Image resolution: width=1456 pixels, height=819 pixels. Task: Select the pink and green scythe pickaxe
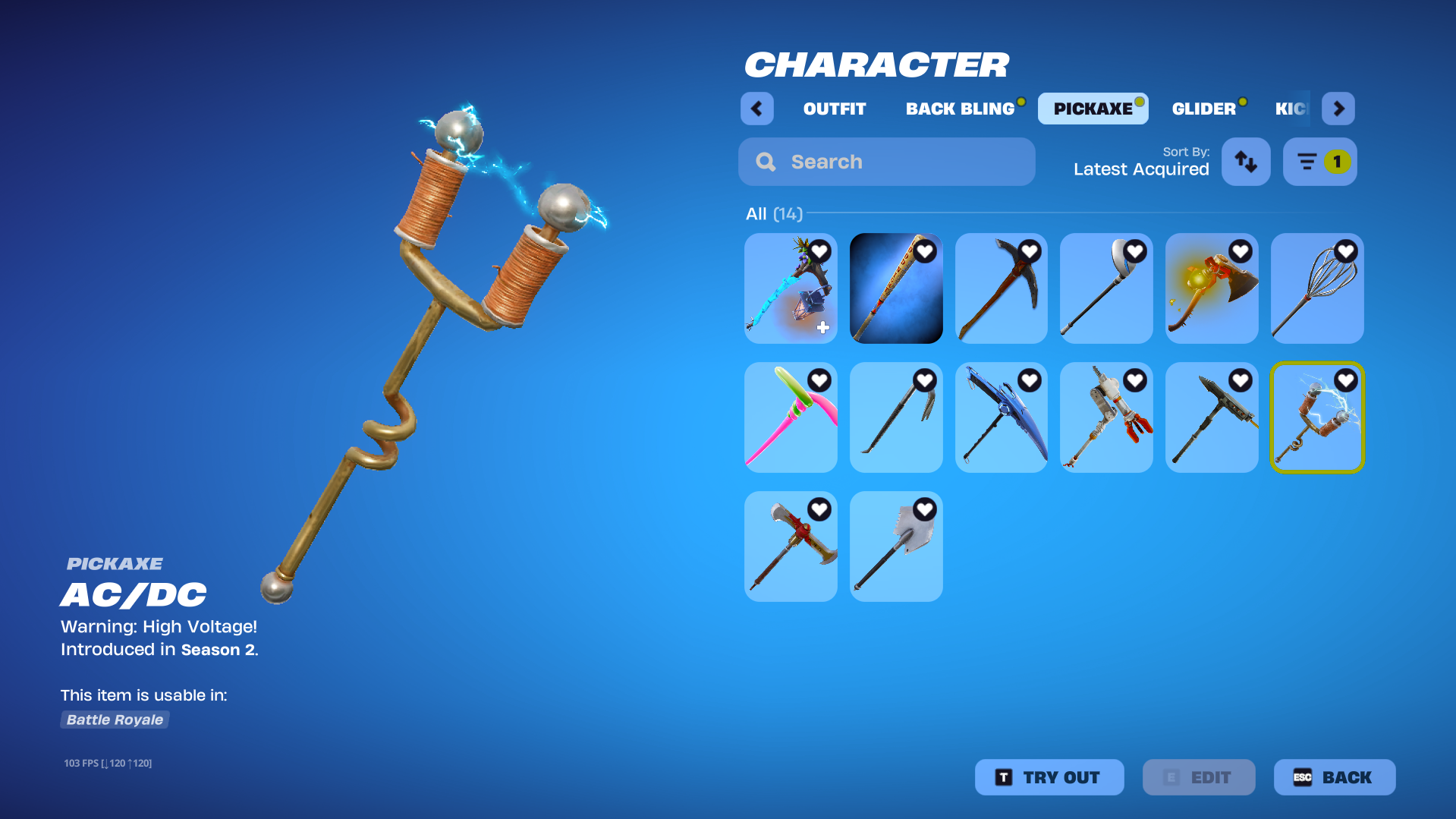[791, 417]
